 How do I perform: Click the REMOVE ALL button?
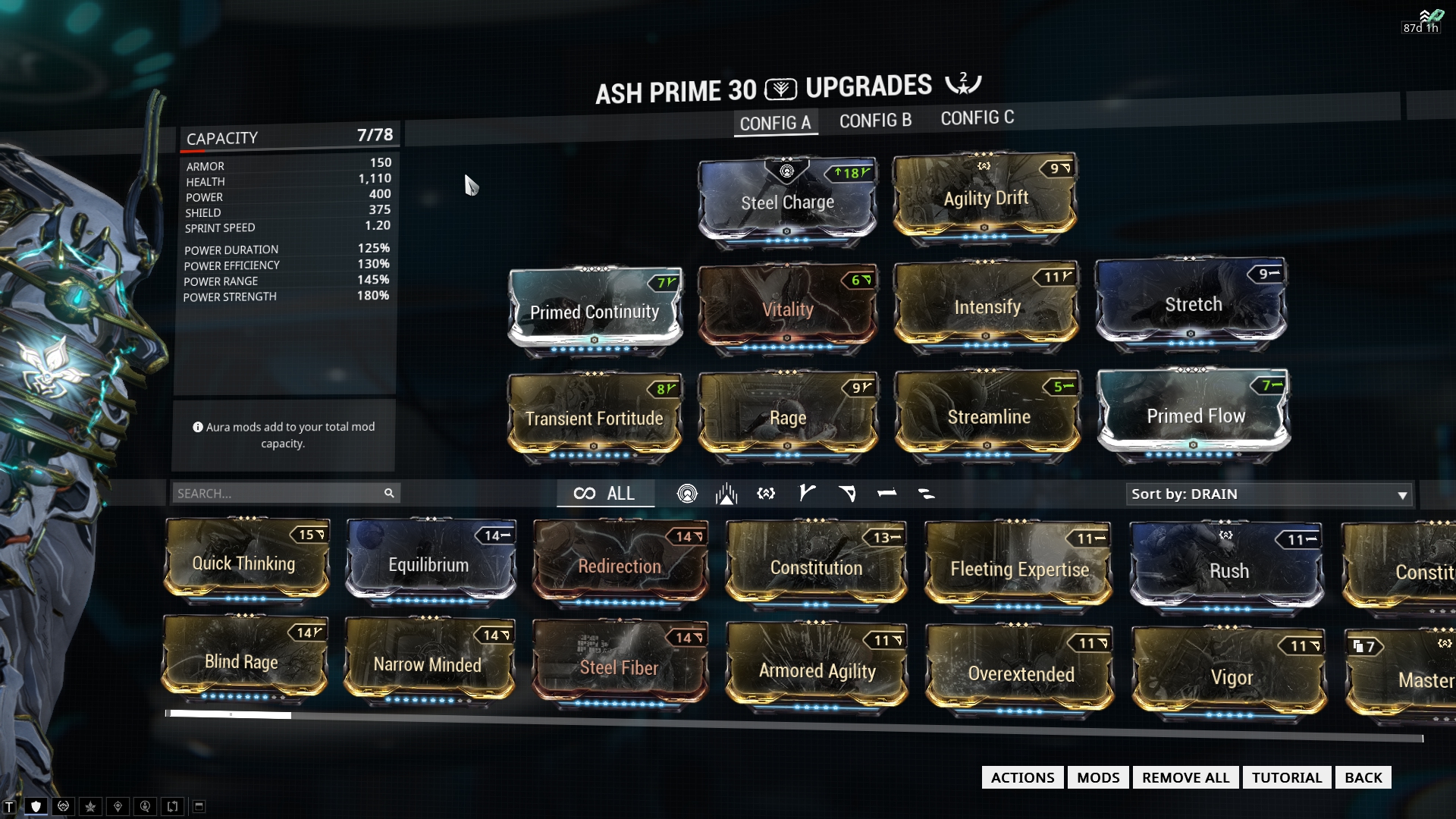coord(1185,777)
